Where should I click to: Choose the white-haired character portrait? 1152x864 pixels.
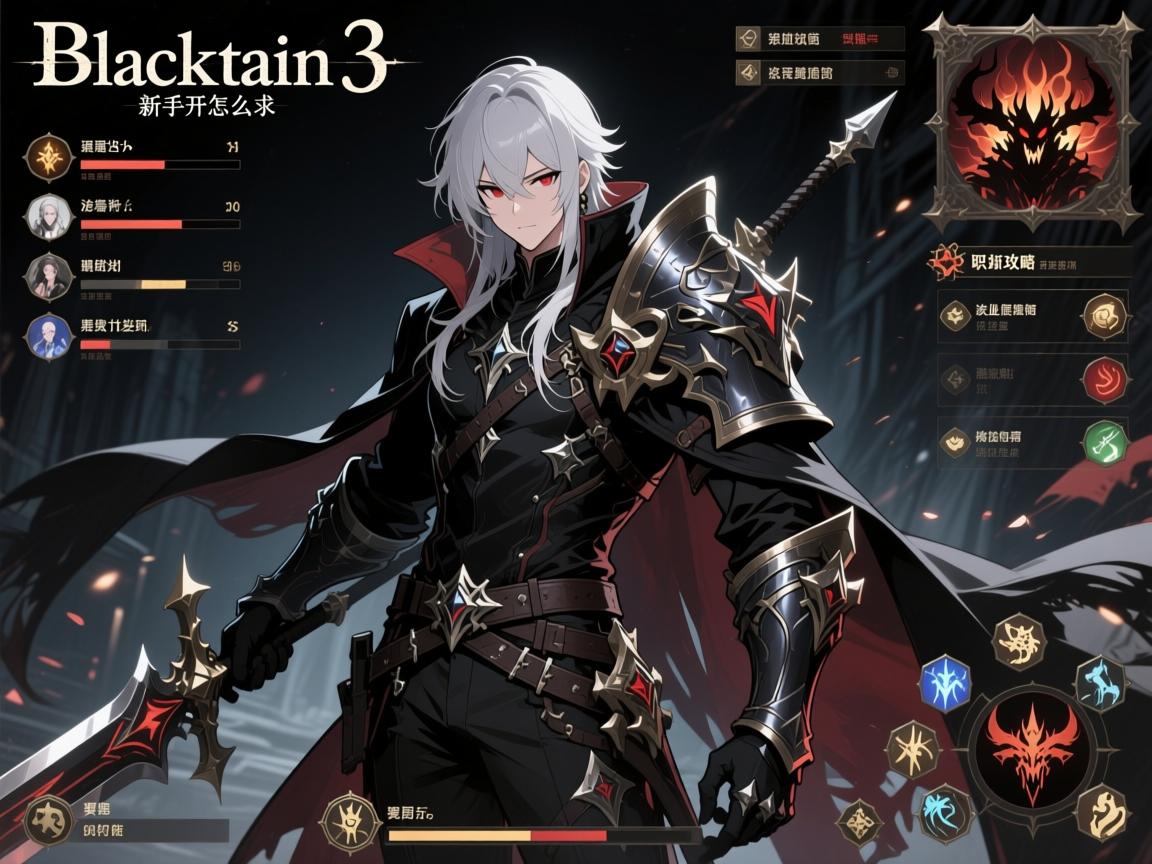(x=49, y=217)
